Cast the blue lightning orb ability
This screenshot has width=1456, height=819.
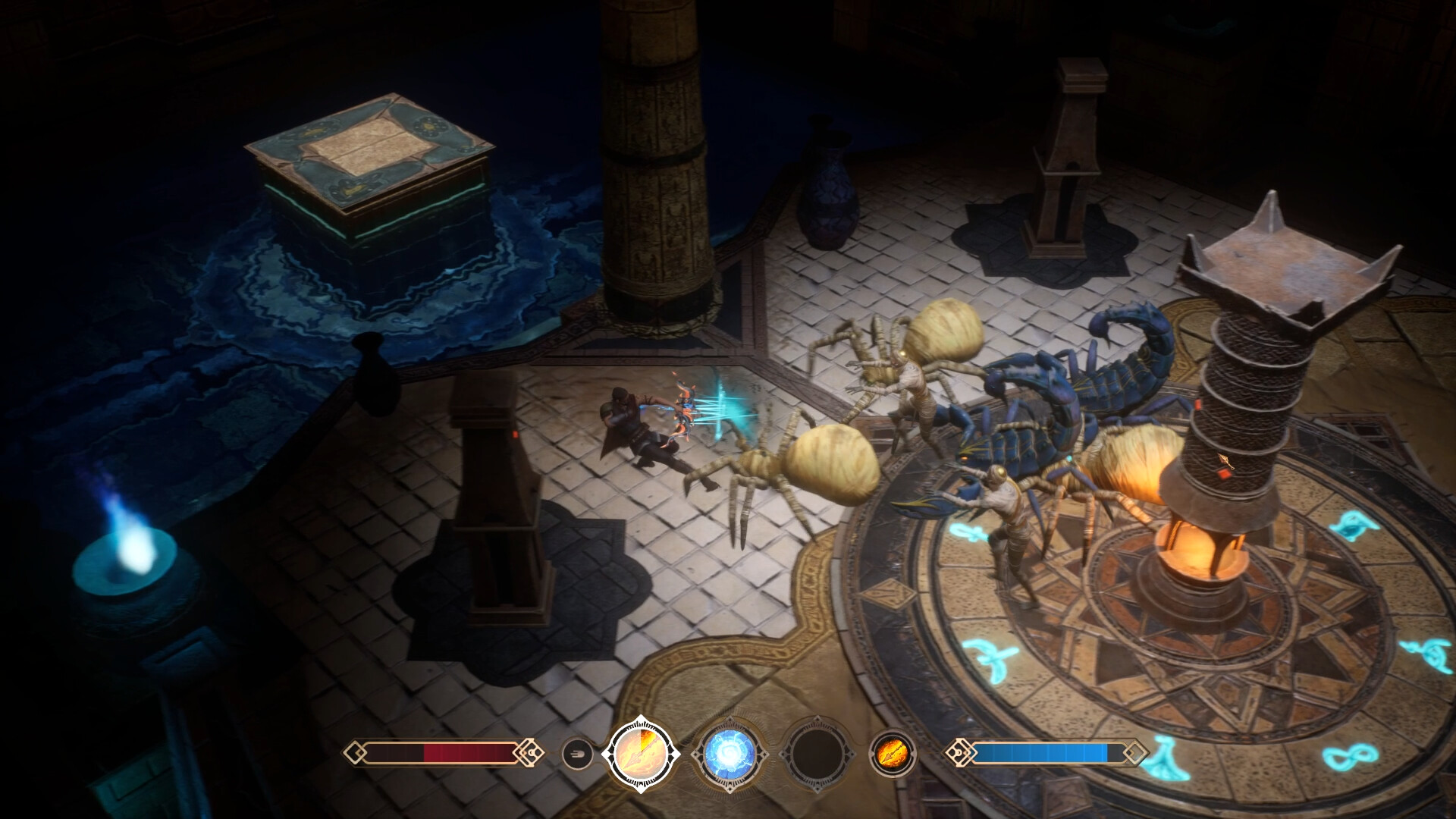tap(729, 754)
